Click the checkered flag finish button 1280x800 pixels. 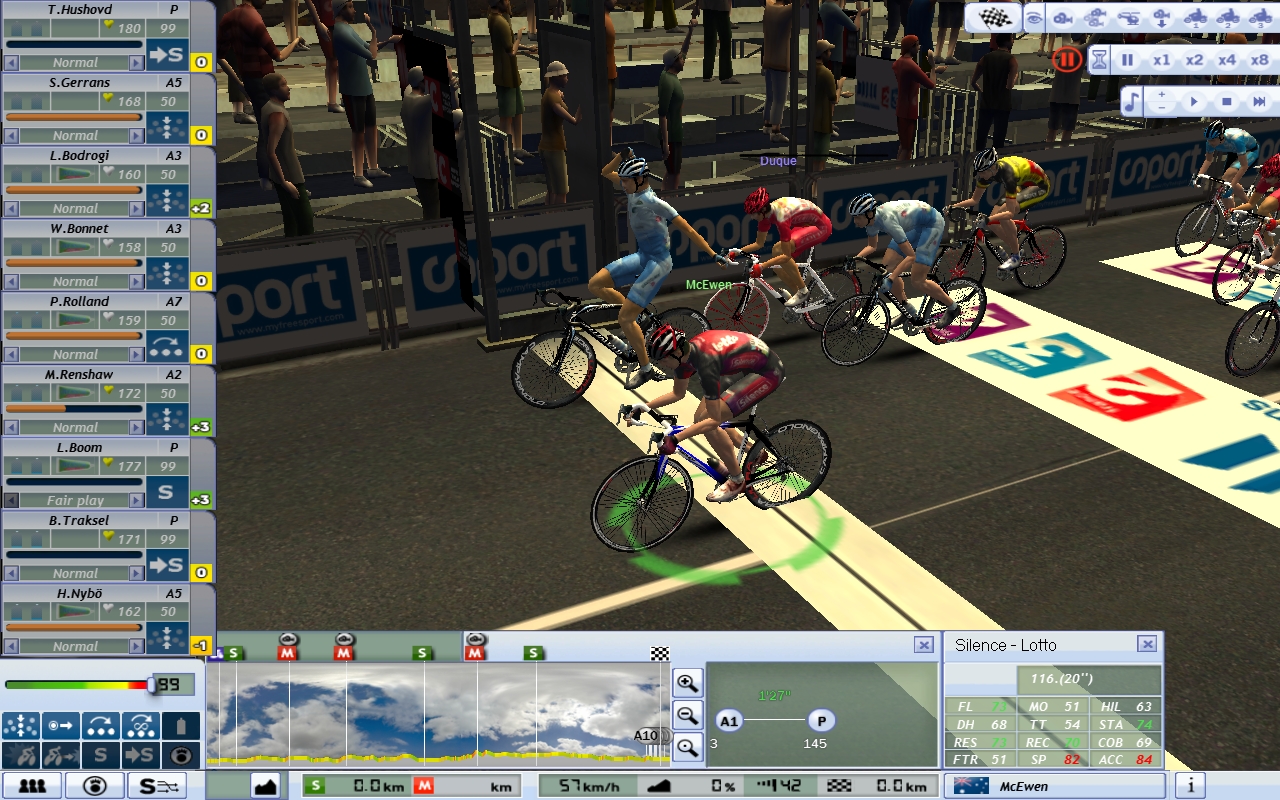click(993, 18)
